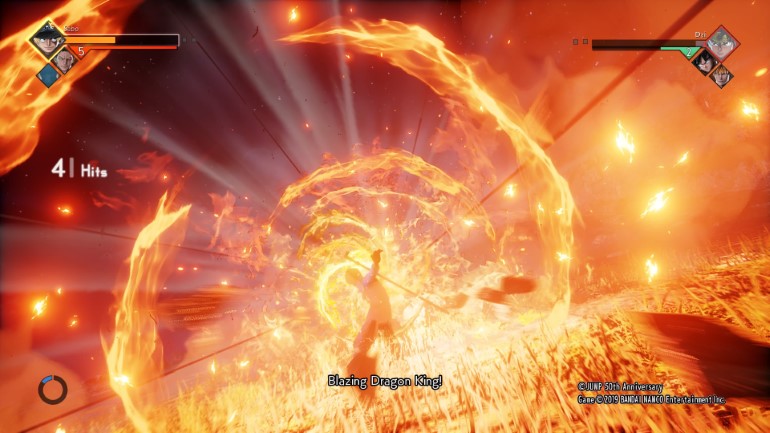This screenshot has width=770, height=433.
Task: Select the blue third teammate portrait
Action: 47,75
